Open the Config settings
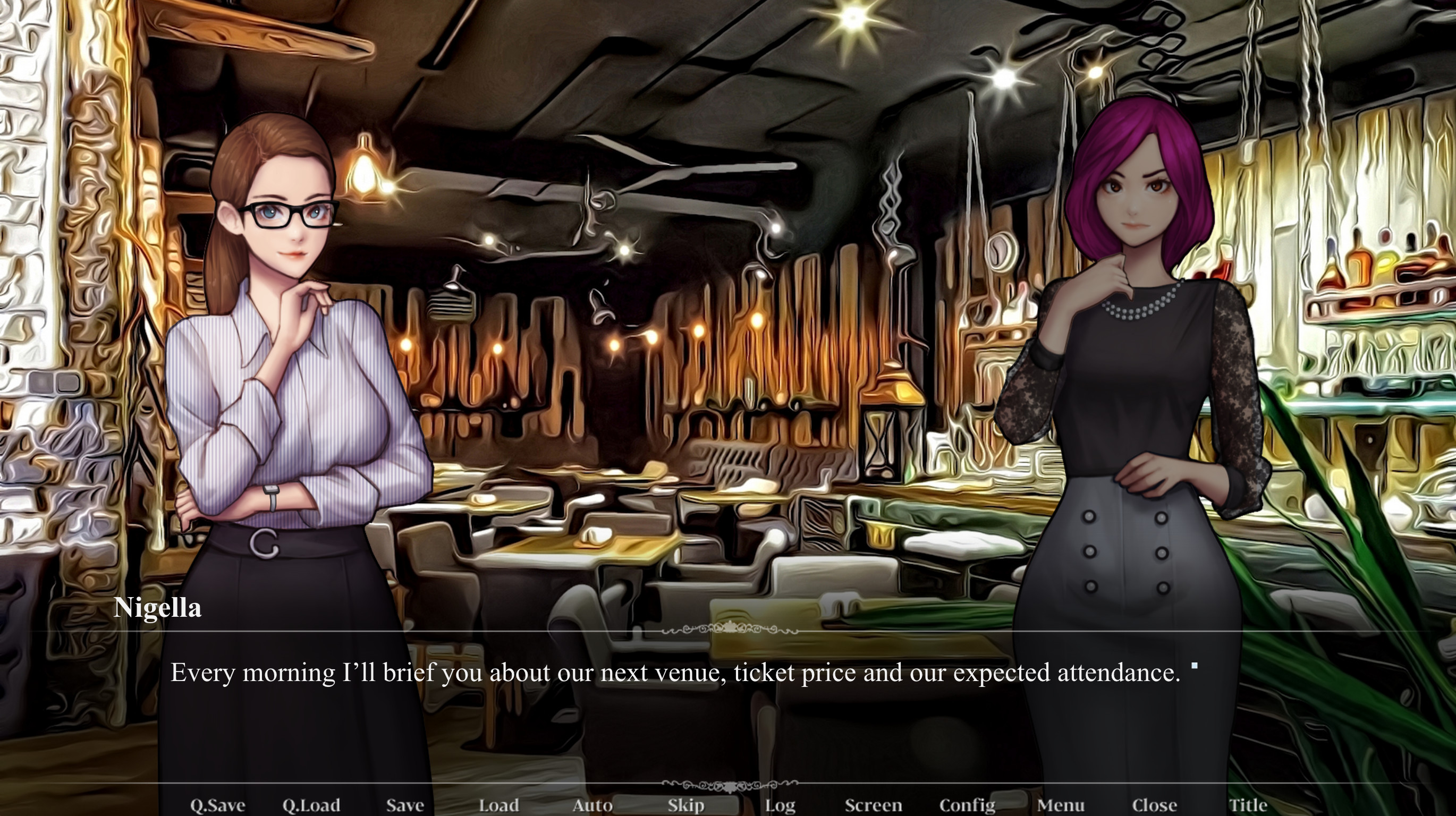Image resolution: width=1456 pixels, height=816 pixels. 967,805
